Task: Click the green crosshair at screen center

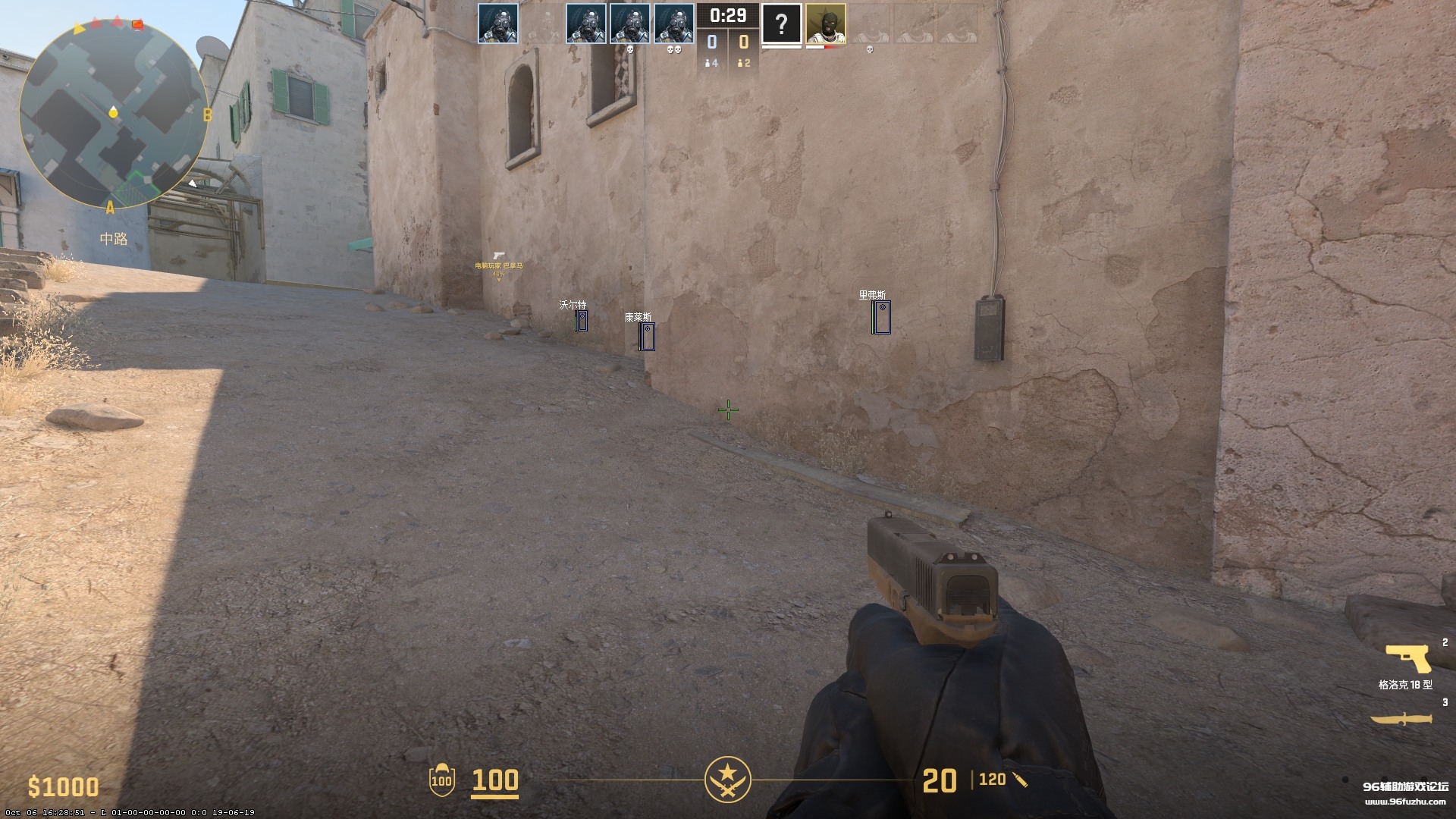Action: coord(727,409)
